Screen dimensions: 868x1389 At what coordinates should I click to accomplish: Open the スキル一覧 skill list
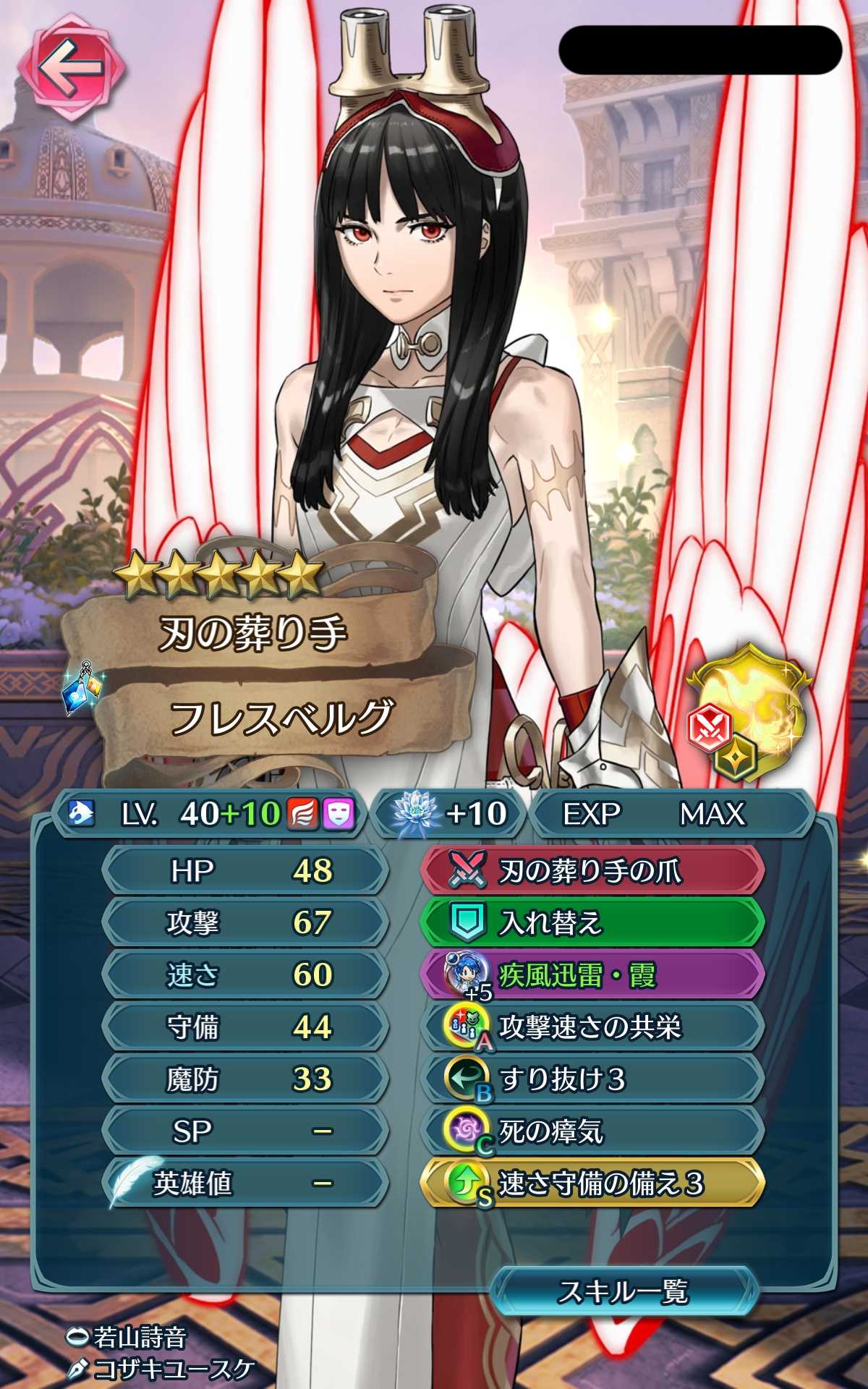623,1292
